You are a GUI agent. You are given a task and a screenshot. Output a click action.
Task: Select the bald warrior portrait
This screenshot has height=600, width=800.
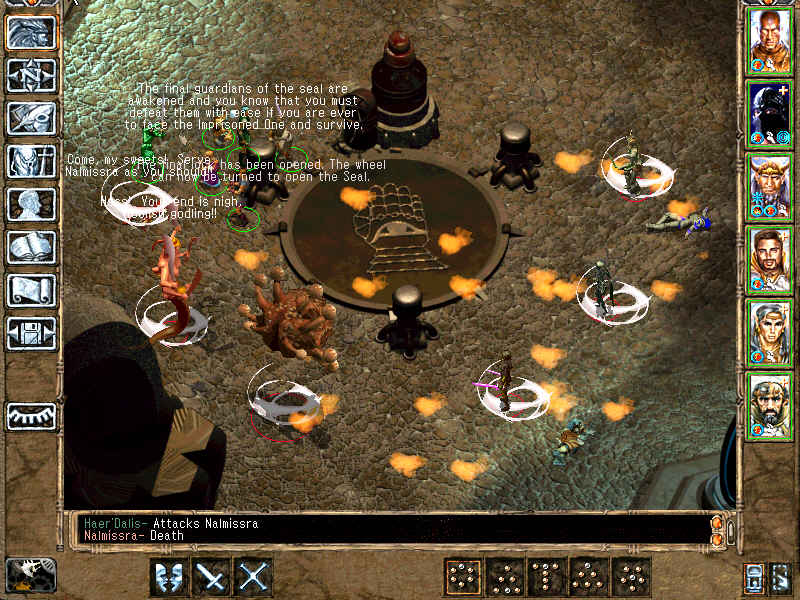point(770,41)
